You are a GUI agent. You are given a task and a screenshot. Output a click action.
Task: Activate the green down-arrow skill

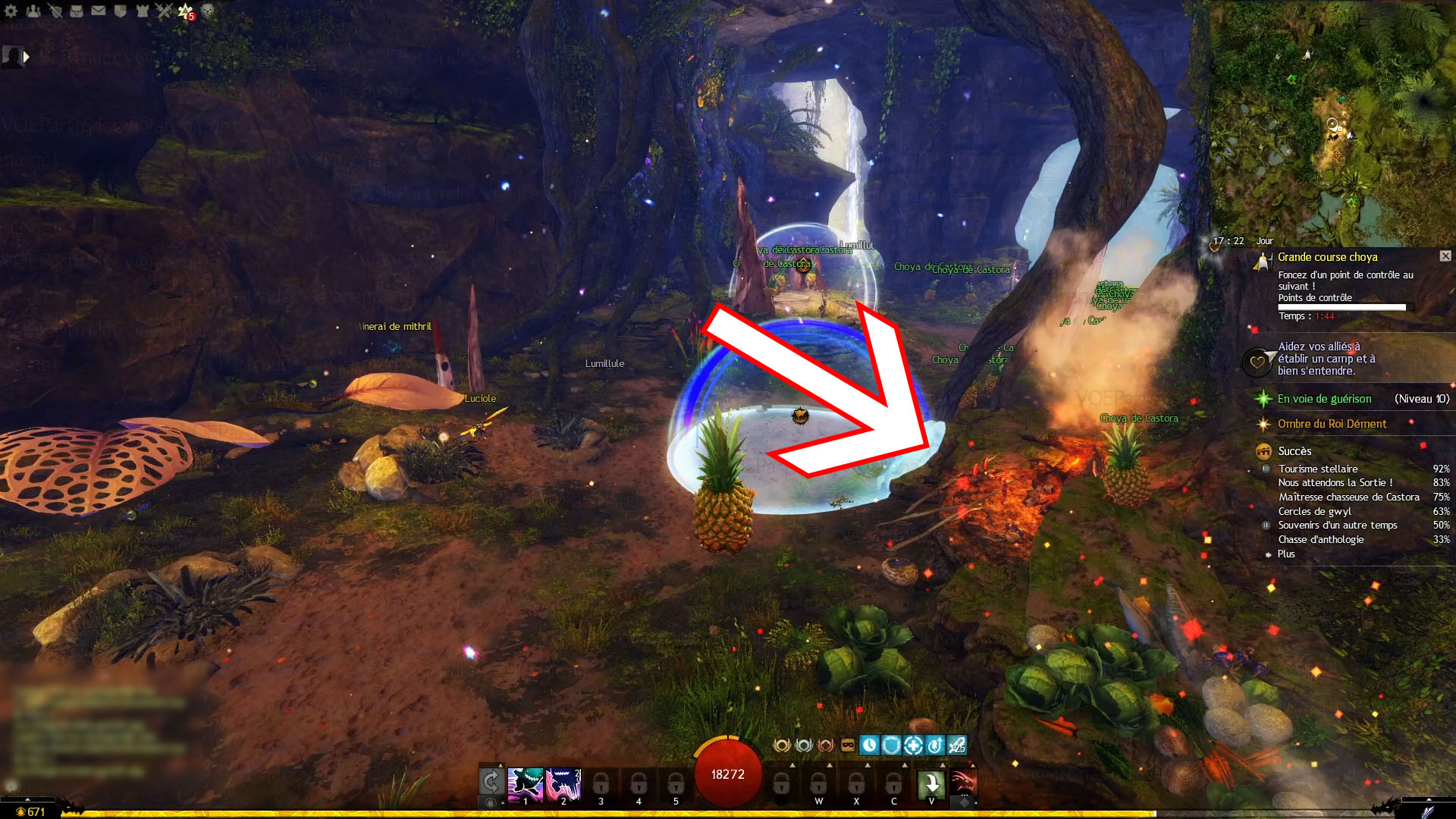tap(931, 784)
